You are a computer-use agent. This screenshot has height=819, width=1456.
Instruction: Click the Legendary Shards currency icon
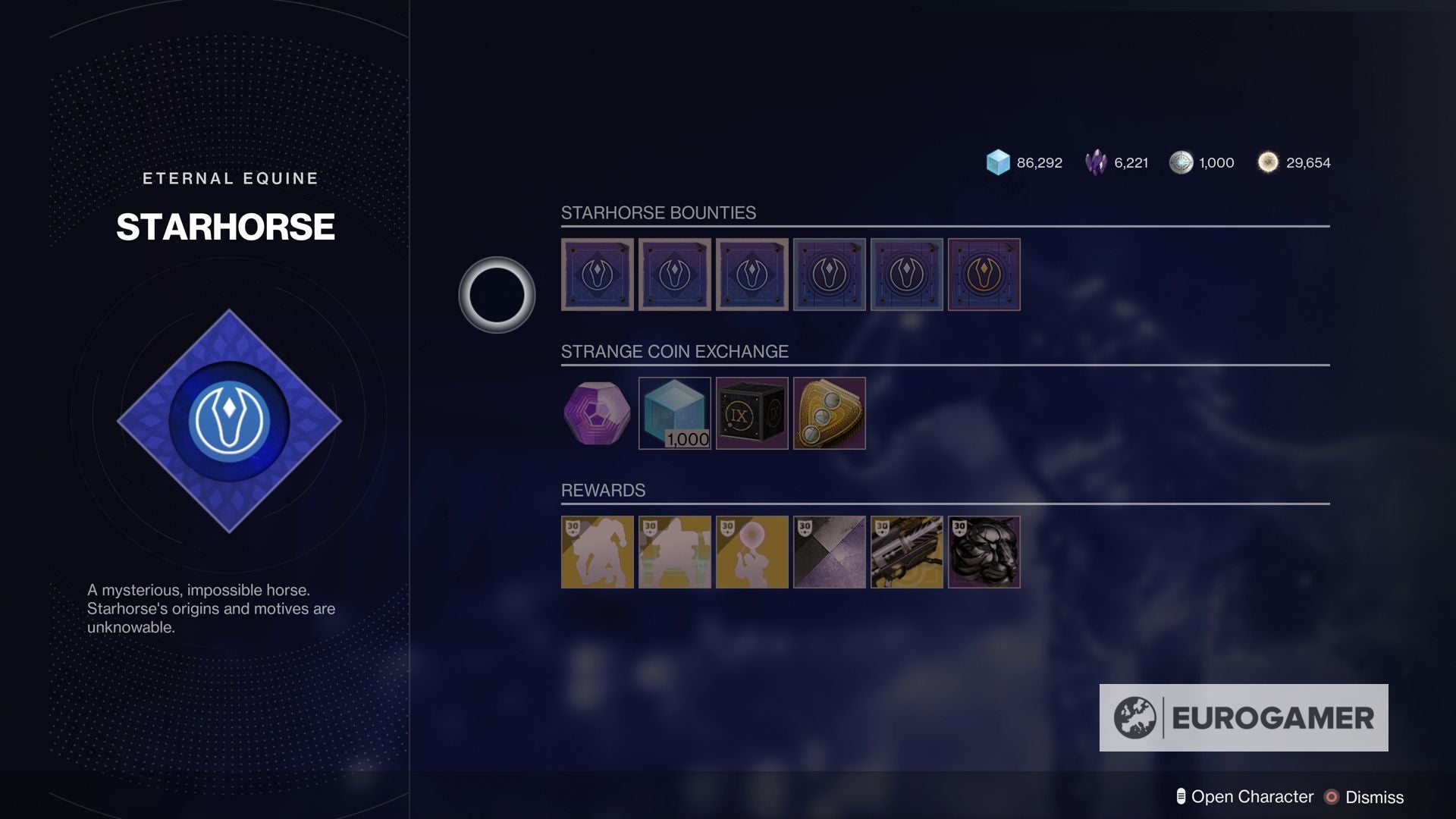(1095, 162)
